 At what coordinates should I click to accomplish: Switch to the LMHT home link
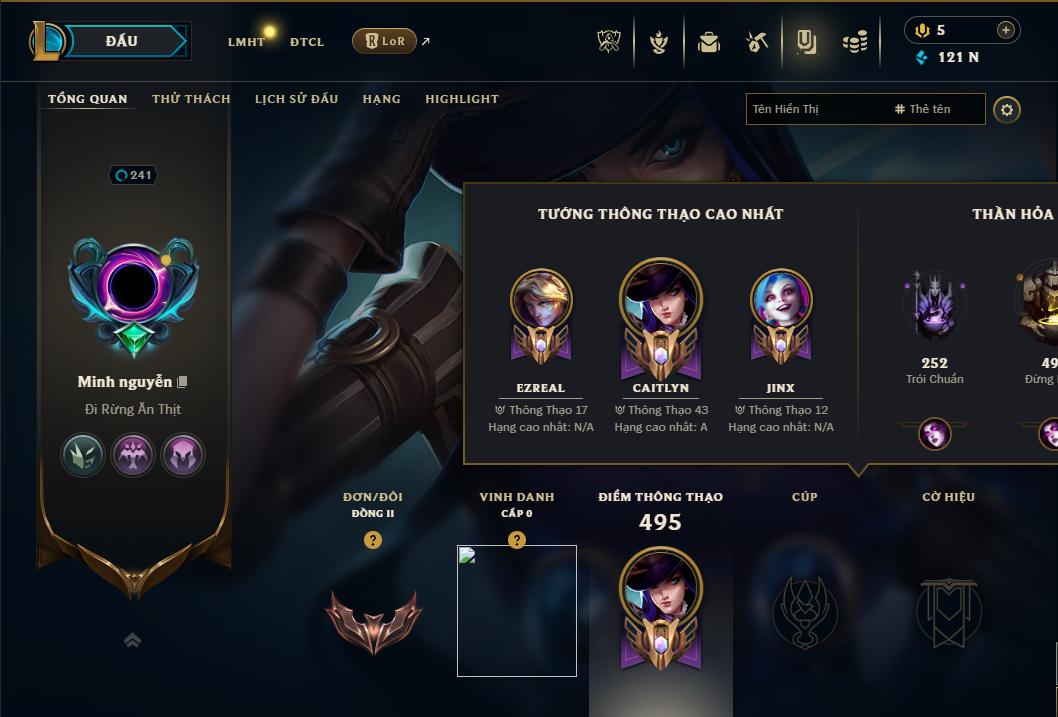(246, 42)
